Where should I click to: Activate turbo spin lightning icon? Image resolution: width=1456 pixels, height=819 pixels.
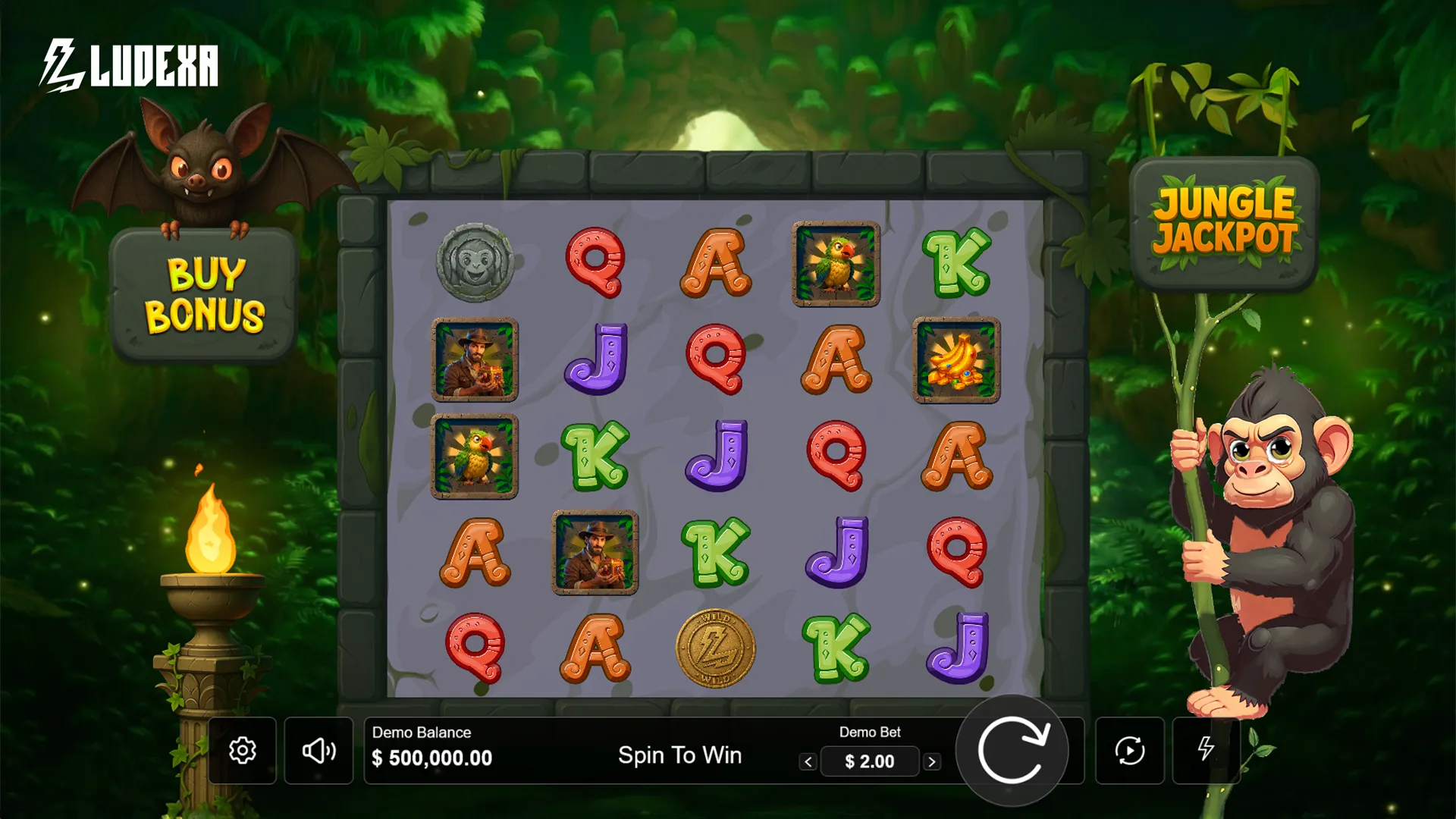coord(1206,750)
